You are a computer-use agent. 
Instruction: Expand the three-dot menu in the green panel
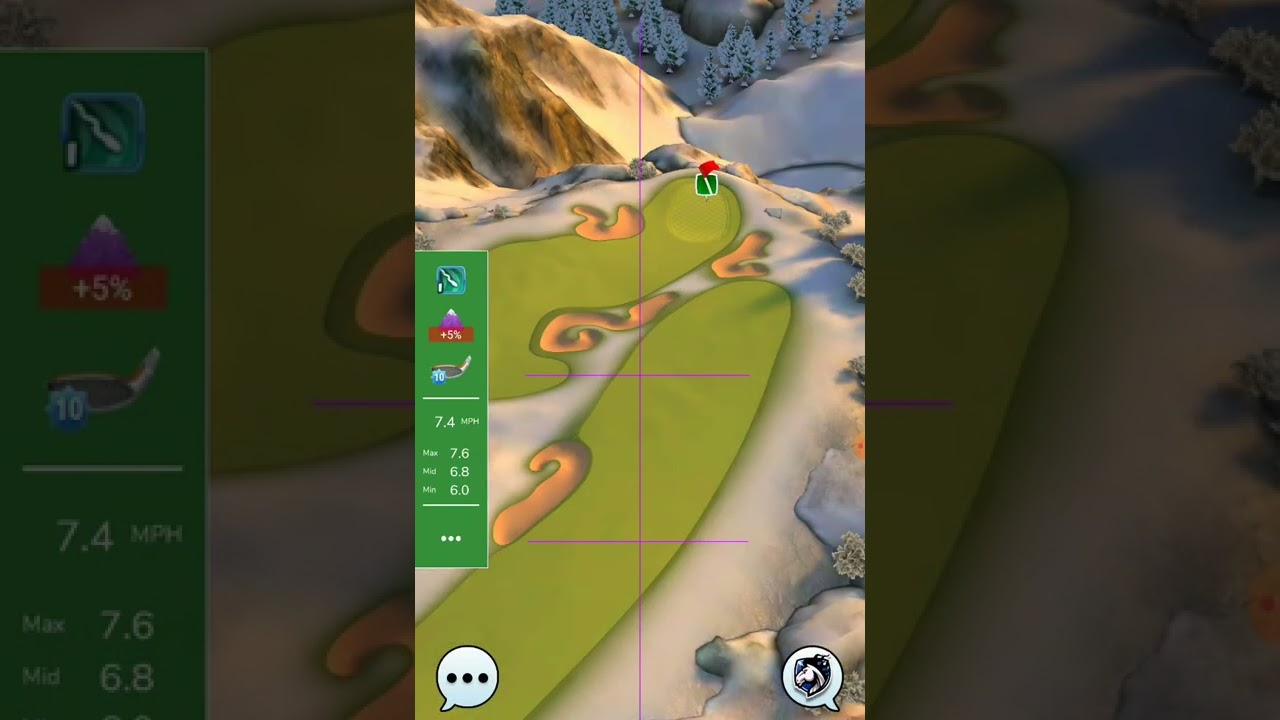pos(451,538)
